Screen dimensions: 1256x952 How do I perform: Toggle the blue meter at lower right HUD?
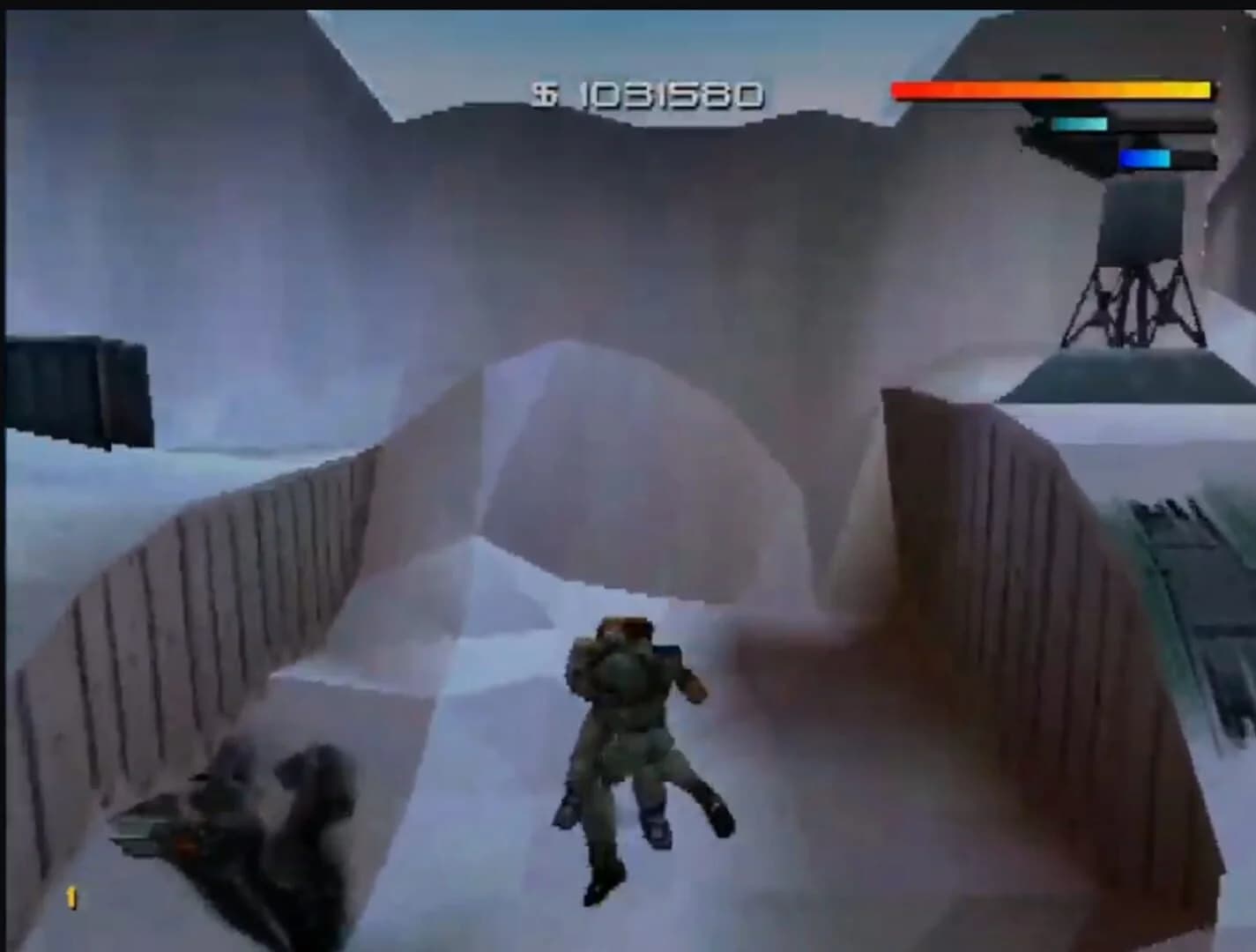1146,157
